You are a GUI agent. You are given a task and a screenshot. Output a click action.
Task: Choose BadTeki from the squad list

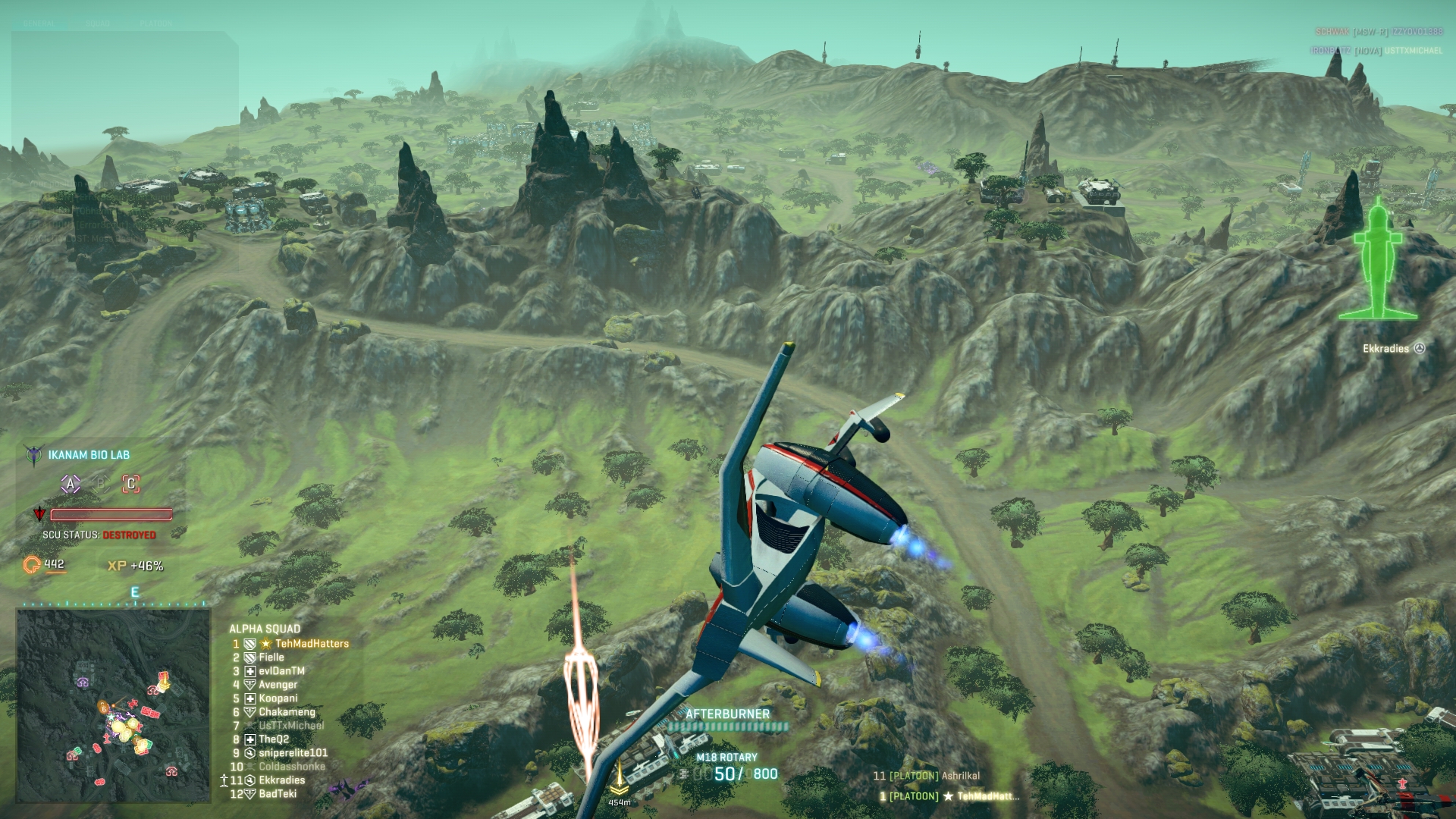pos(278,794)
